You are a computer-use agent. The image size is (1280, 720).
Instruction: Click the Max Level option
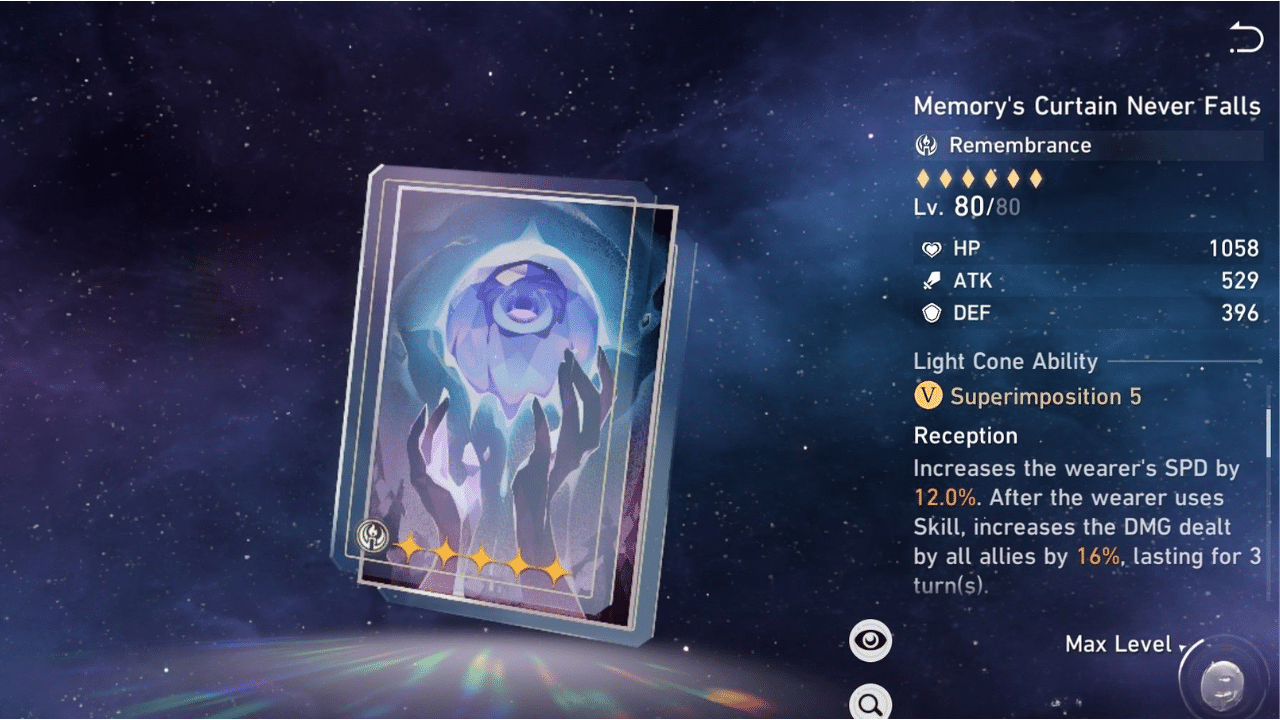point(1118,644)
